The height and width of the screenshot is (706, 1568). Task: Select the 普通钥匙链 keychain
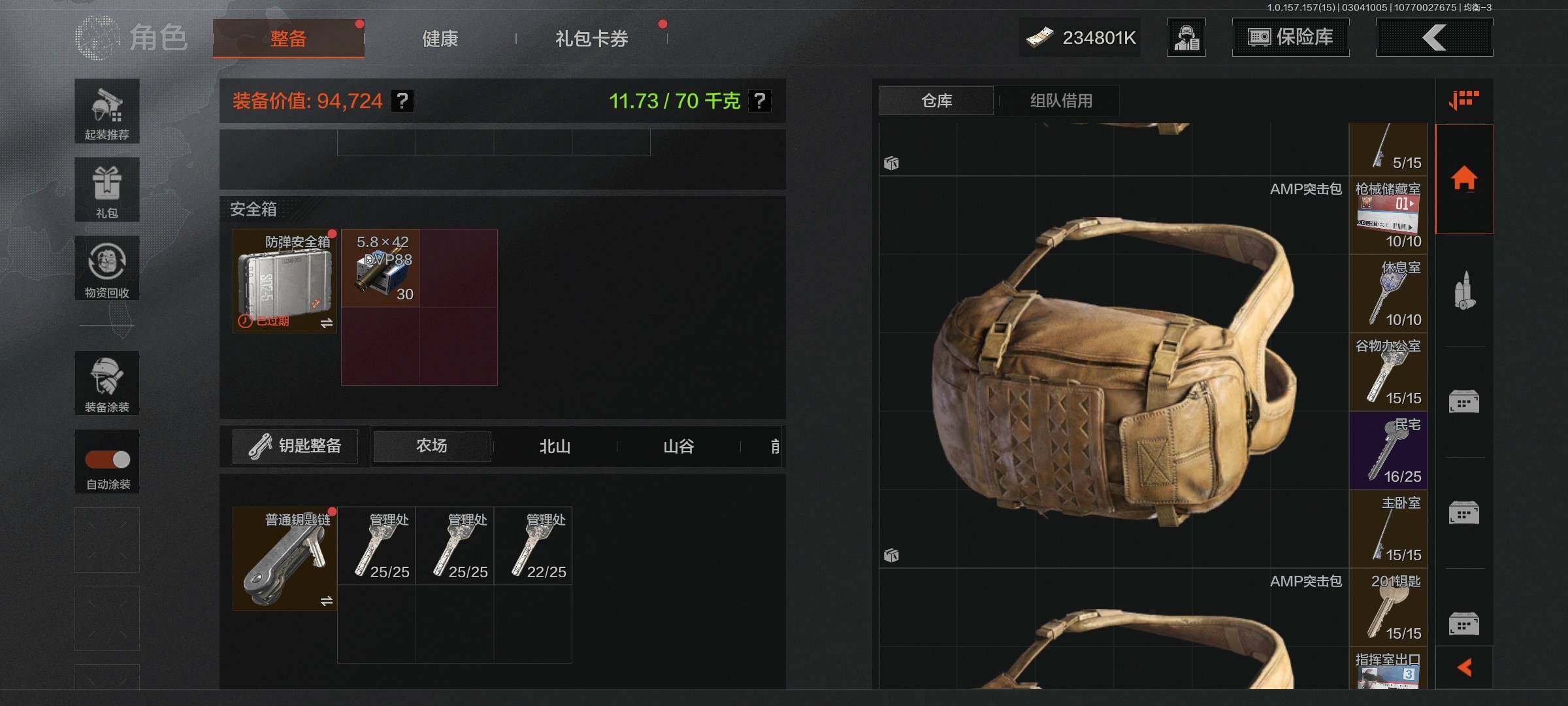[x=285, y=559]
